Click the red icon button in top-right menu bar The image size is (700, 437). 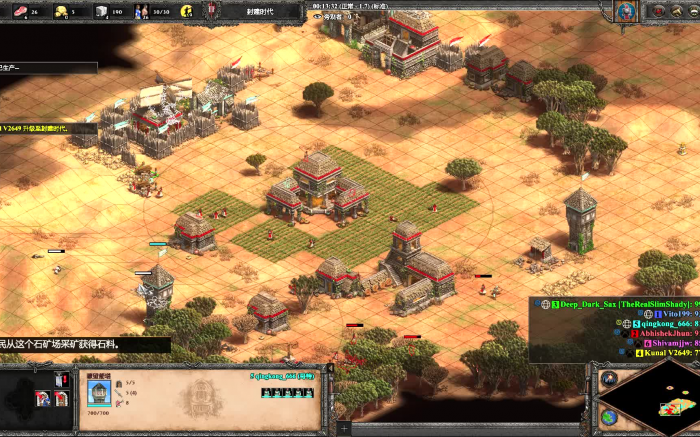pos(660,11)
